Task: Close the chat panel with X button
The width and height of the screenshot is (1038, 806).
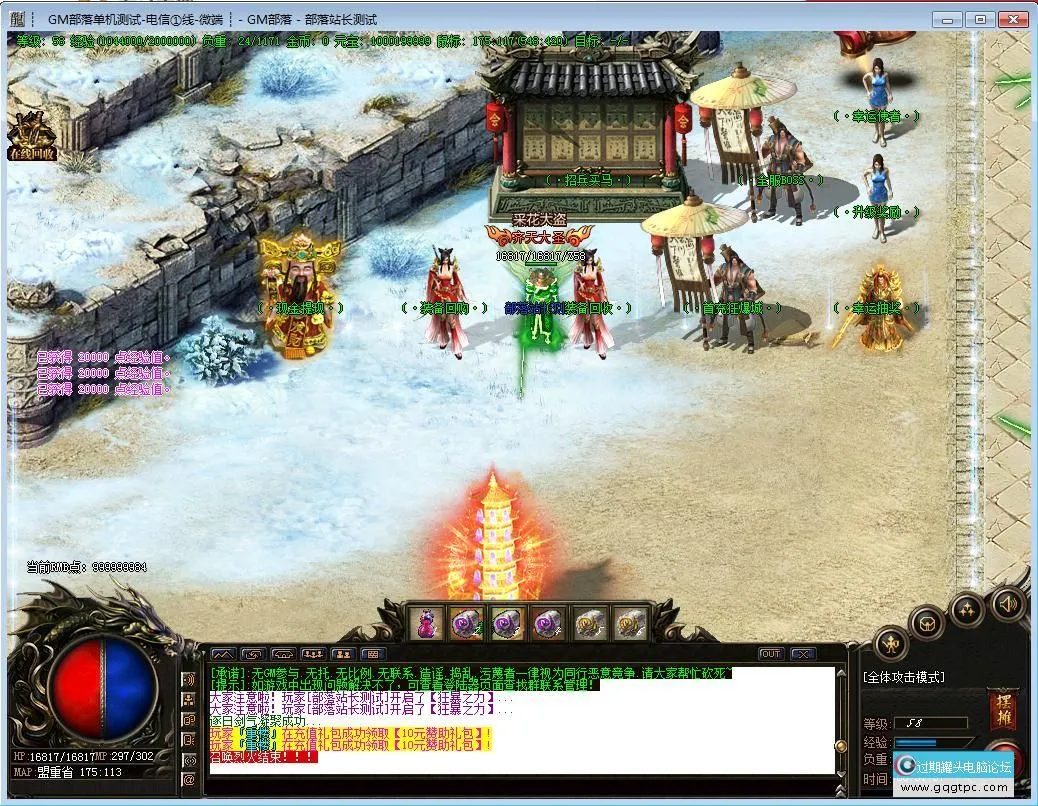Action: pyautogui.click(x=801, y=654)
